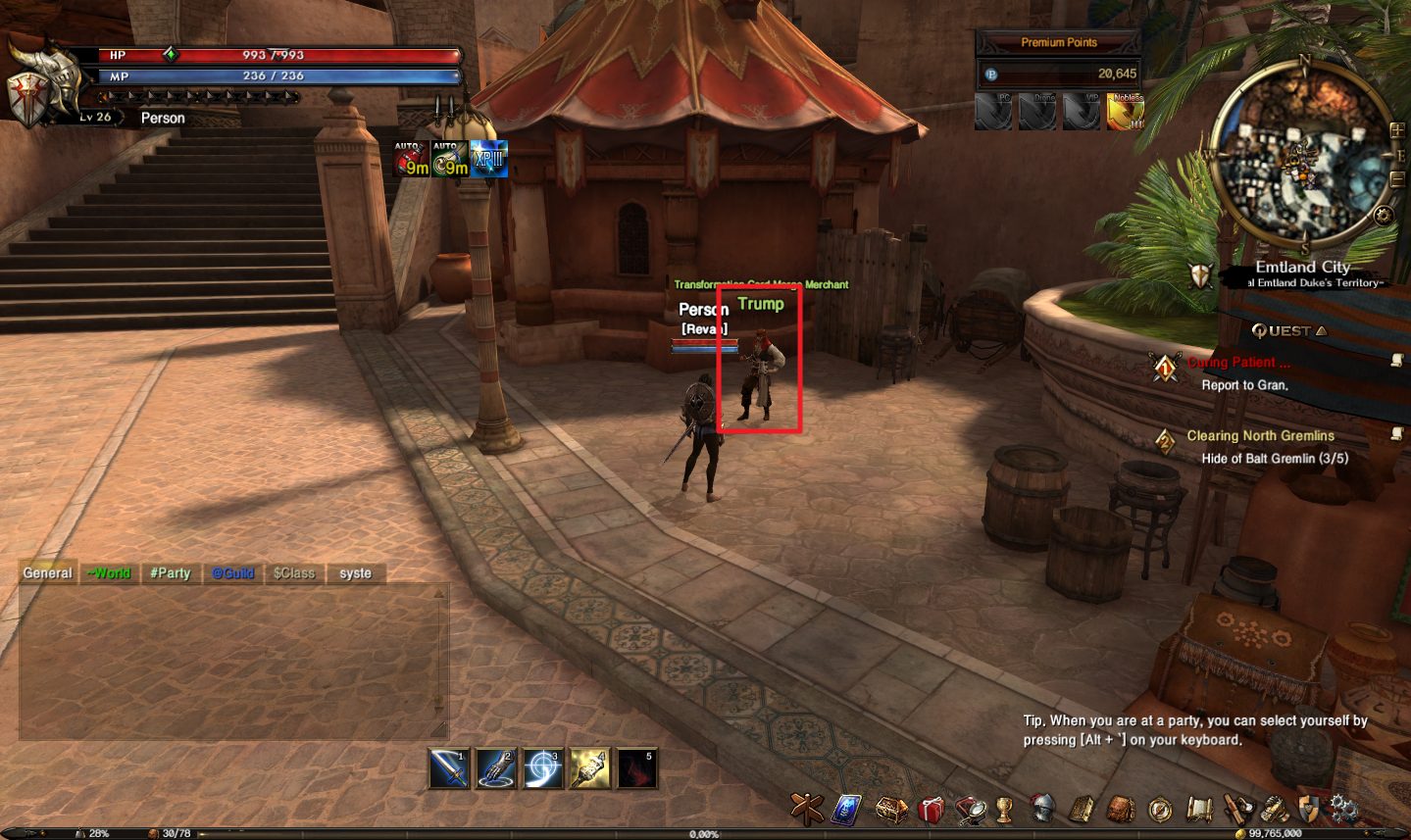Open the leather backpack inventory icon
Screen dimensions: 1411x840
pyautogui.click(x=1121, y=810)
